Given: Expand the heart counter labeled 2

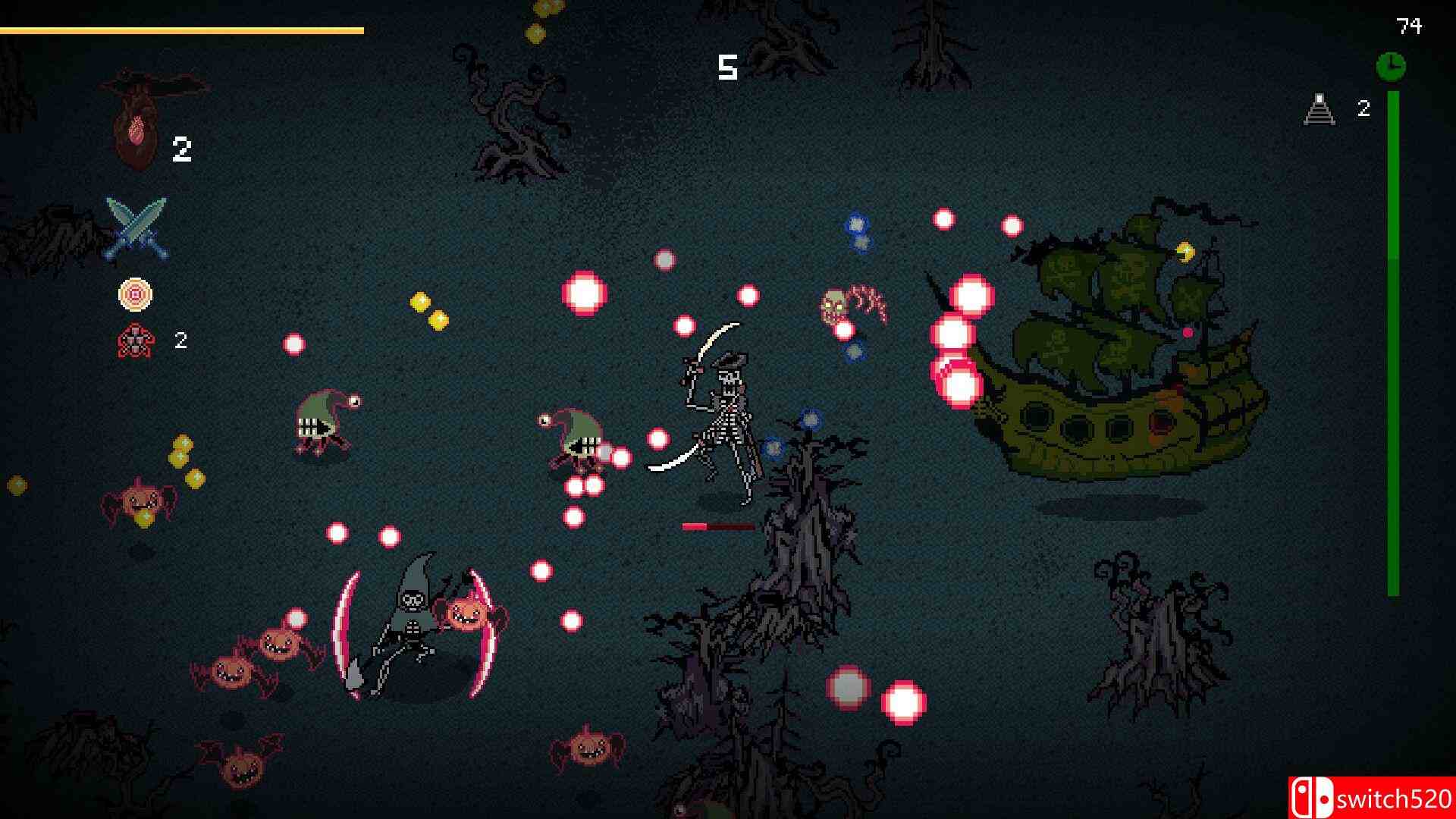Looking at the screenshot, I should [182, 148].
